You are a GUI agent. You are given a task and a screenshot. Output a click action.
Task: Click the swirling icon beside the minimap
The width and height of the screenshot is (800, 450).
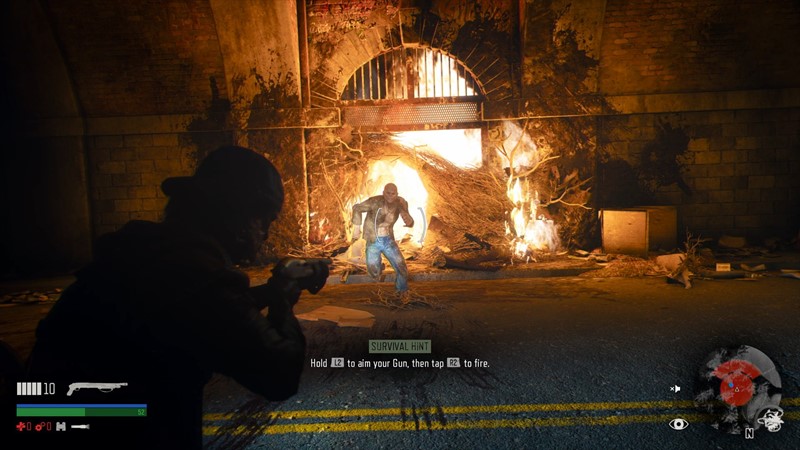click(x=771, y=420)
